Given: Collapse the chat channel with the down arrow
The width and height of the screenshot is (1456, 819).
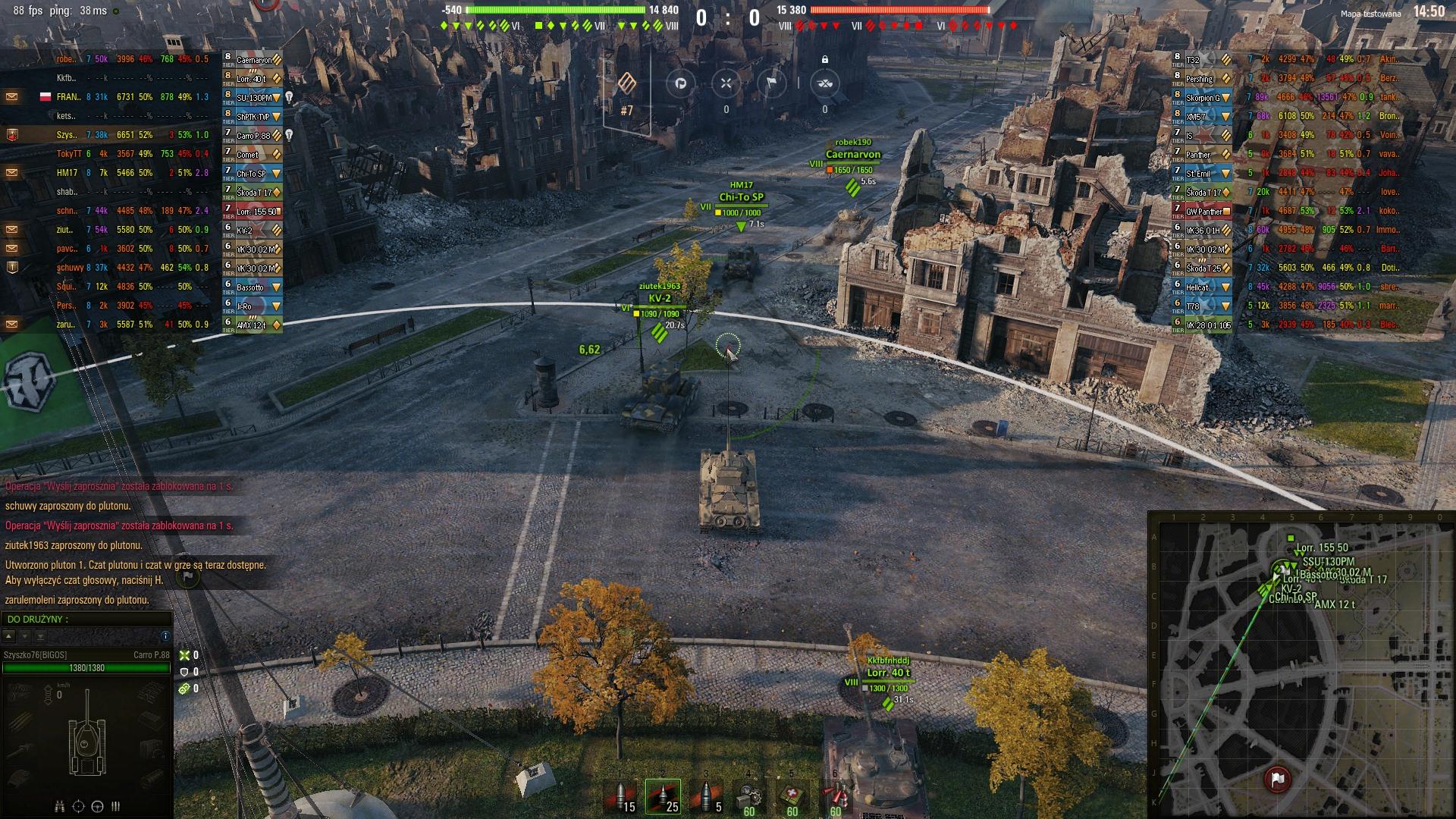Looking at the screenshot, I should pos(25,637).
